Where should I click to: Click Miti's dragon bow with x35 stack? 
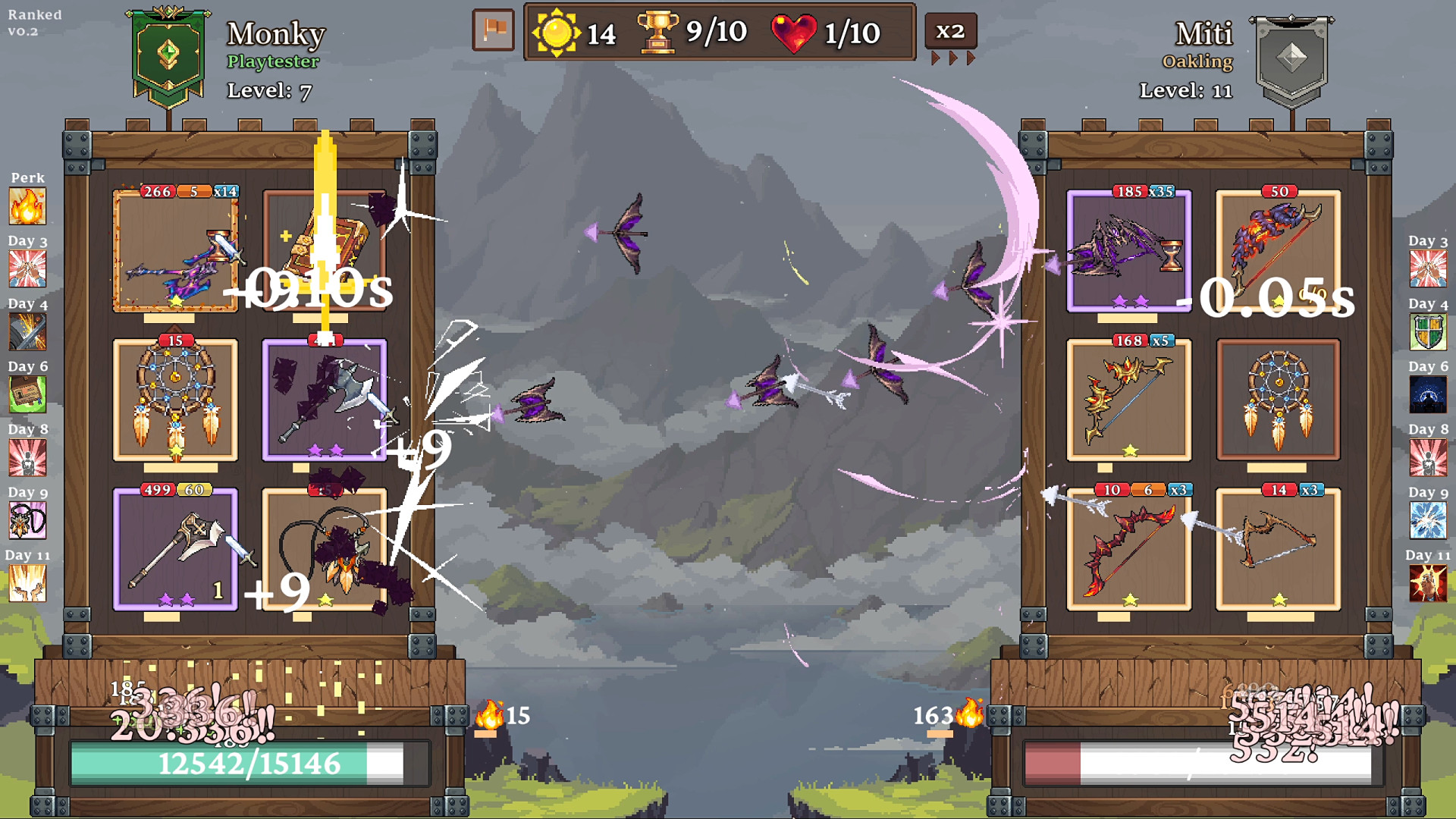pyautogui.click(x=1128, y=250)
